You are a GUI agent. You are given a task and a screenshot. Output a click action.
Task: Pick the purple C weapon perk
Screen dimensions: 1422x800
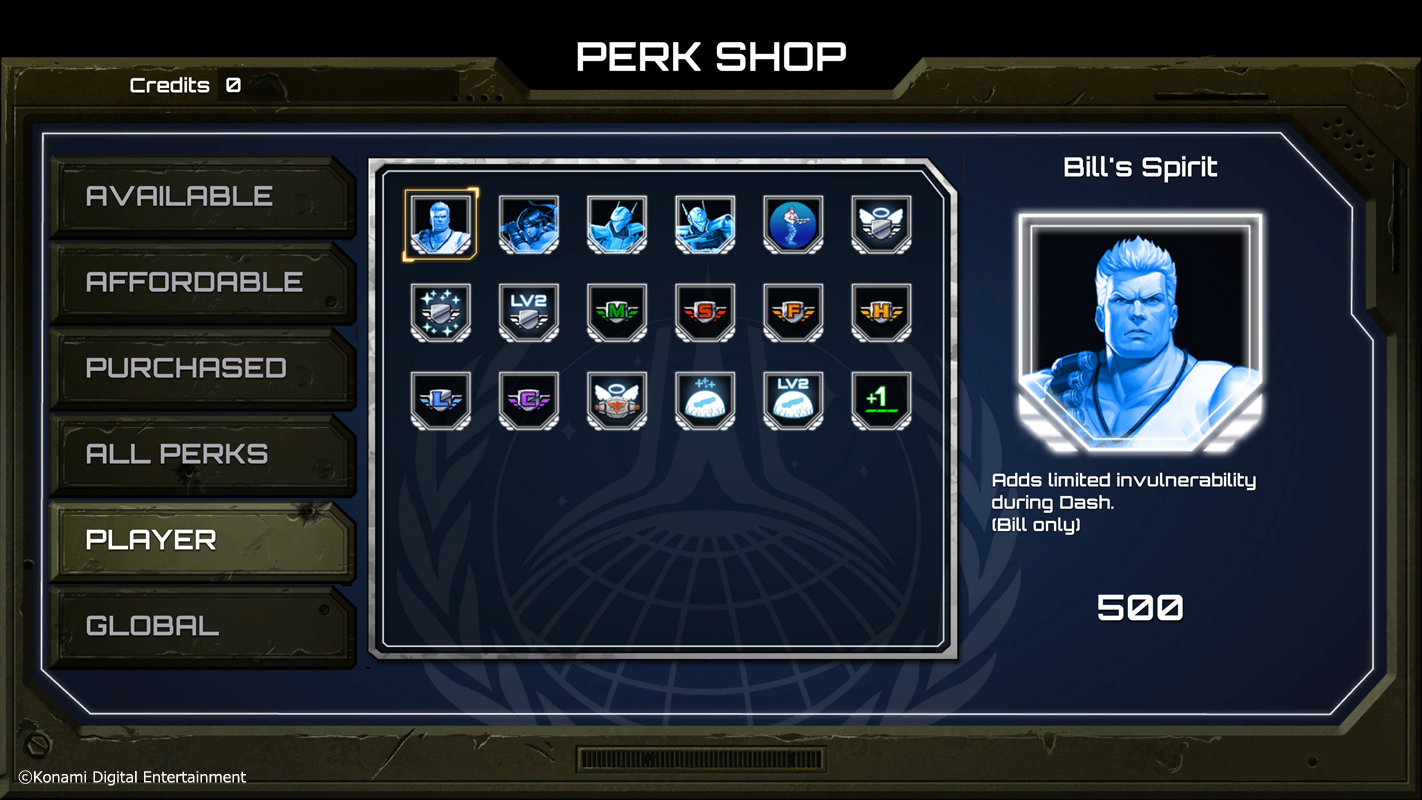coord(529,400)
